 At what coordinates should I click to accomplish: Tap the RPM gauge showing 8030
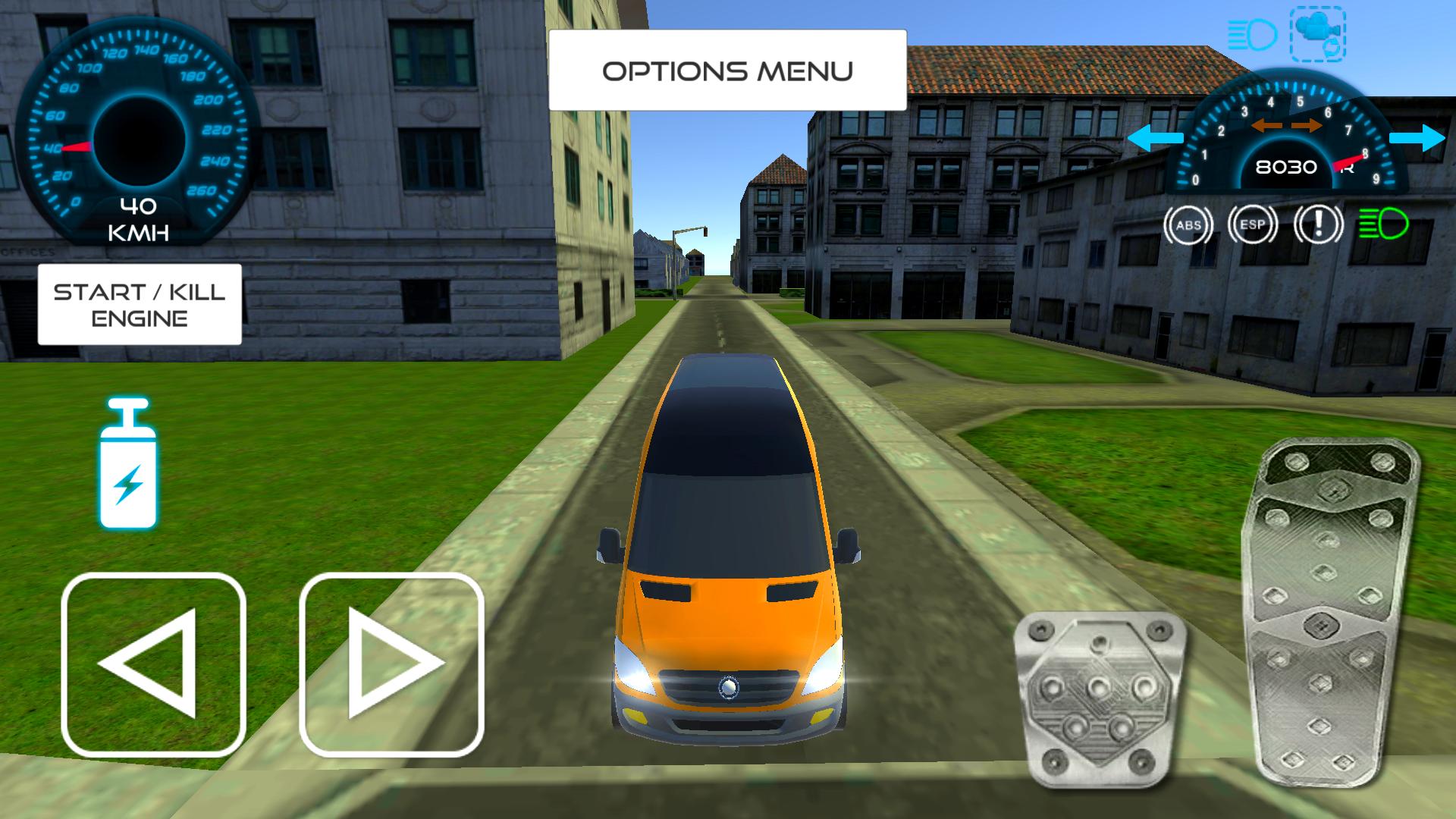pos(1287,165)
